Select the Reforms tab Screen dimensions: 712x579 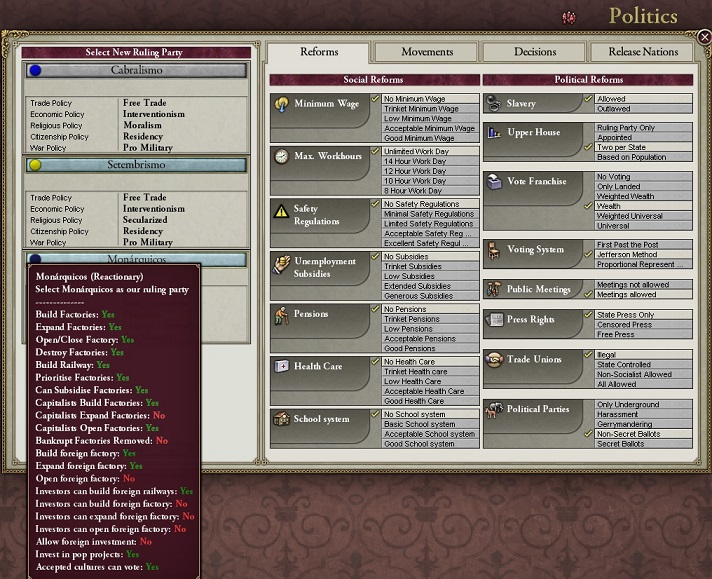tap(319, 52)
